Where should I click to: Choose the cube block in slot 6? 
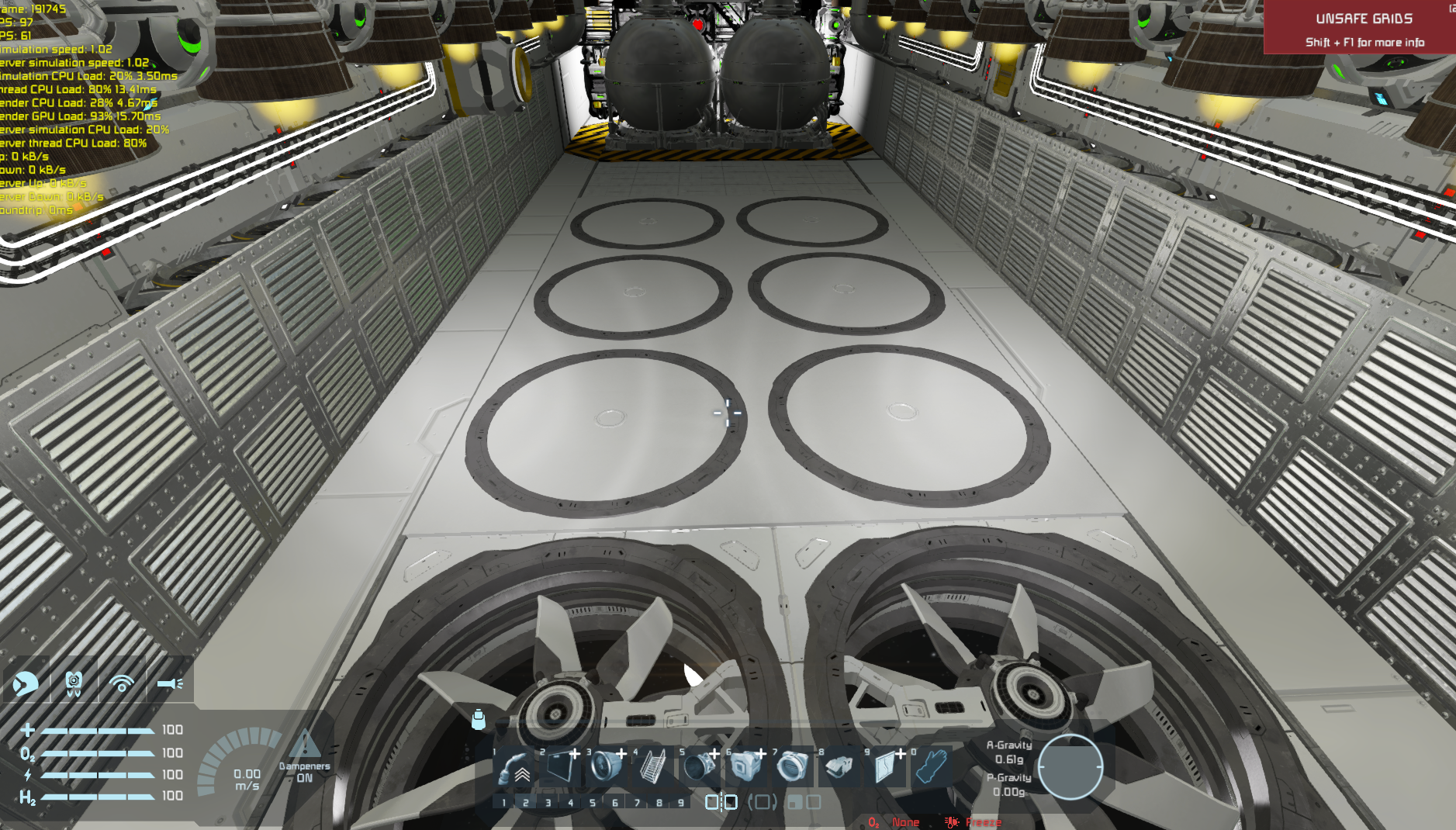coord(745,767)
